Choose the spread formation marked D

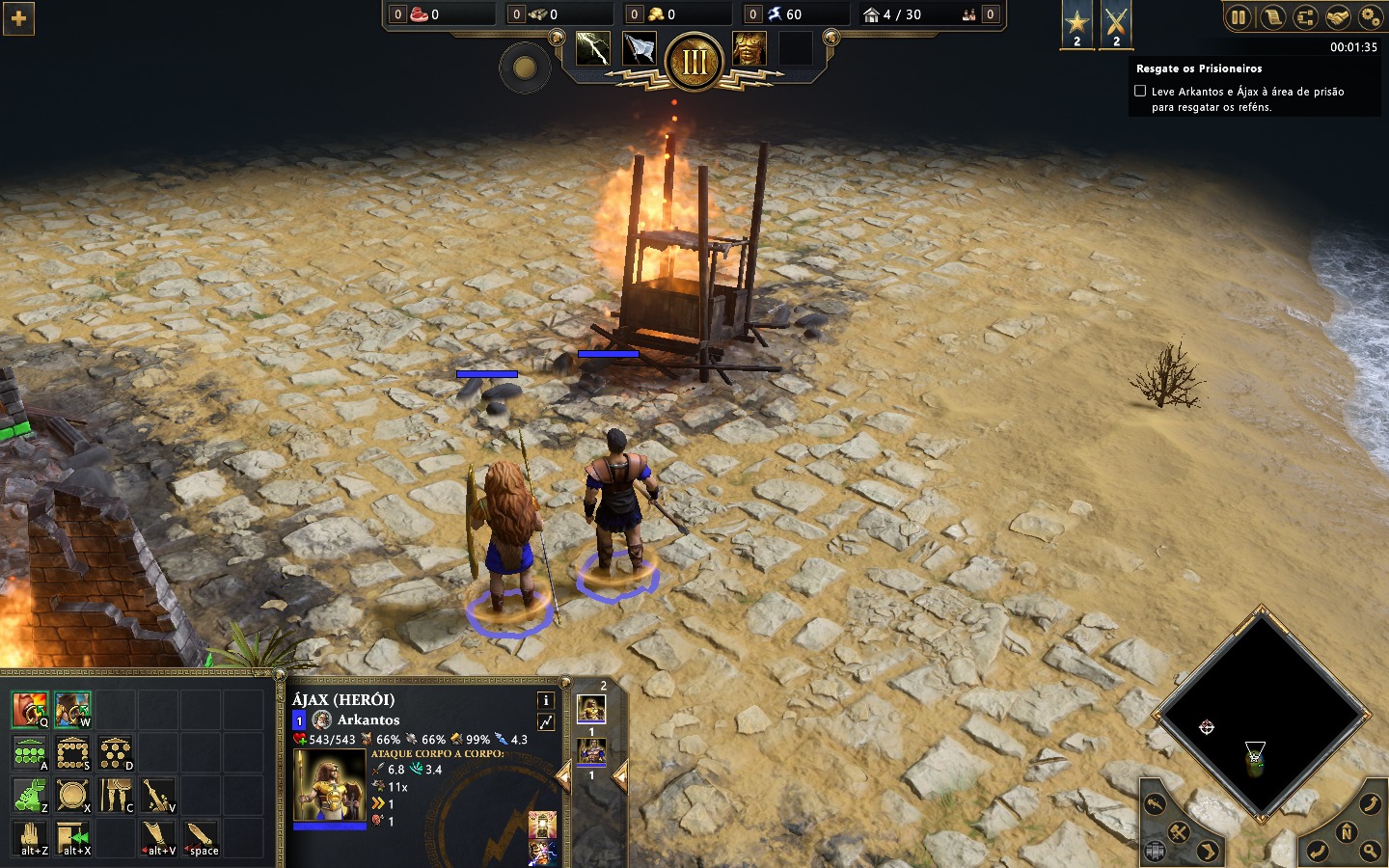115,752
